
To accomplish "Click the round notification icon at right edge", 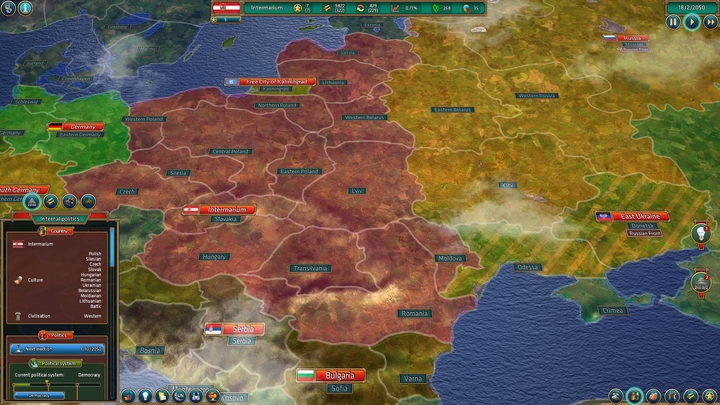I will (699, 234).
